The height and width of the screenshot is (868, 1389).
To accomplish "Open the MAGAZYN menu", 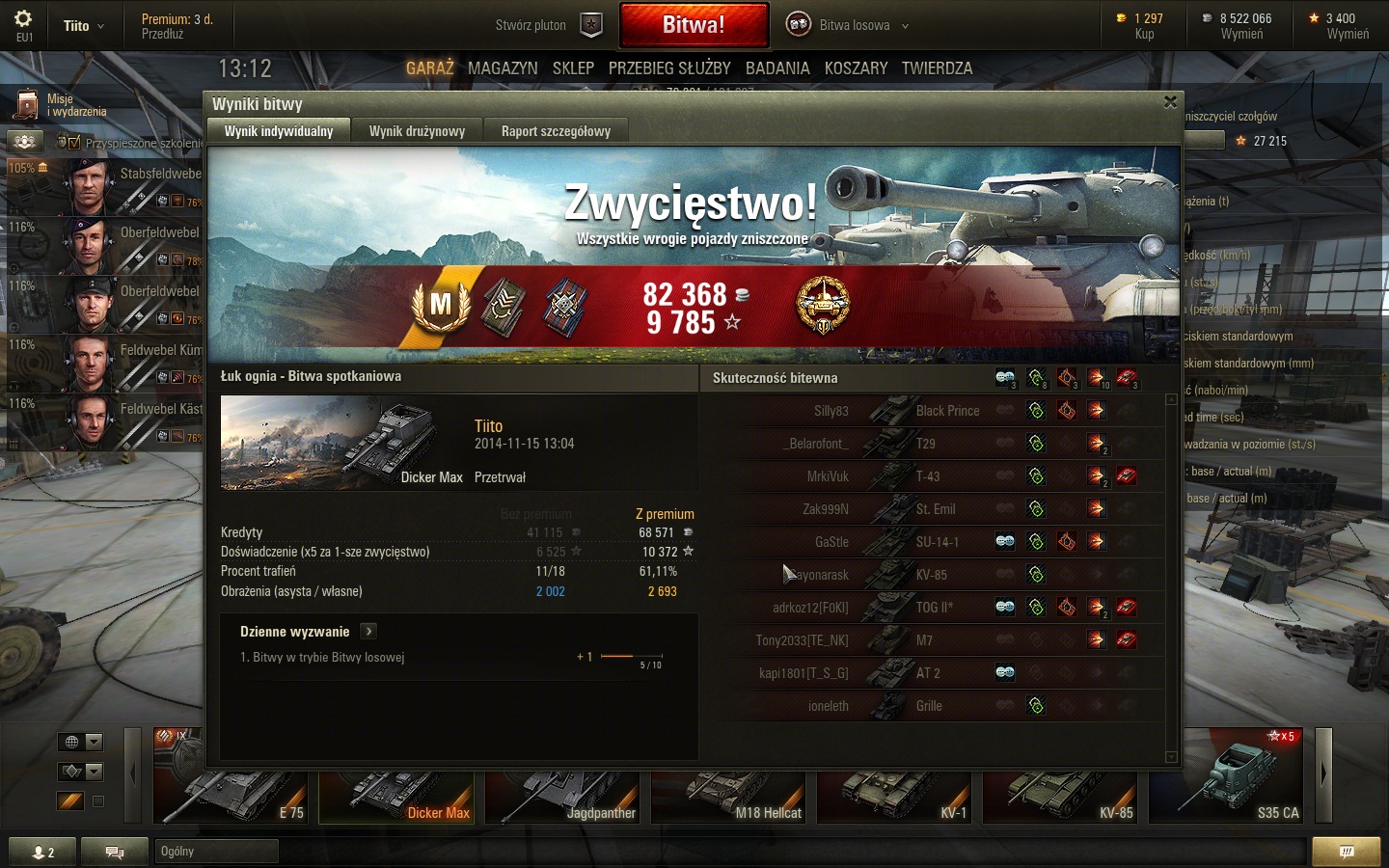I will (x=503, y=68).
